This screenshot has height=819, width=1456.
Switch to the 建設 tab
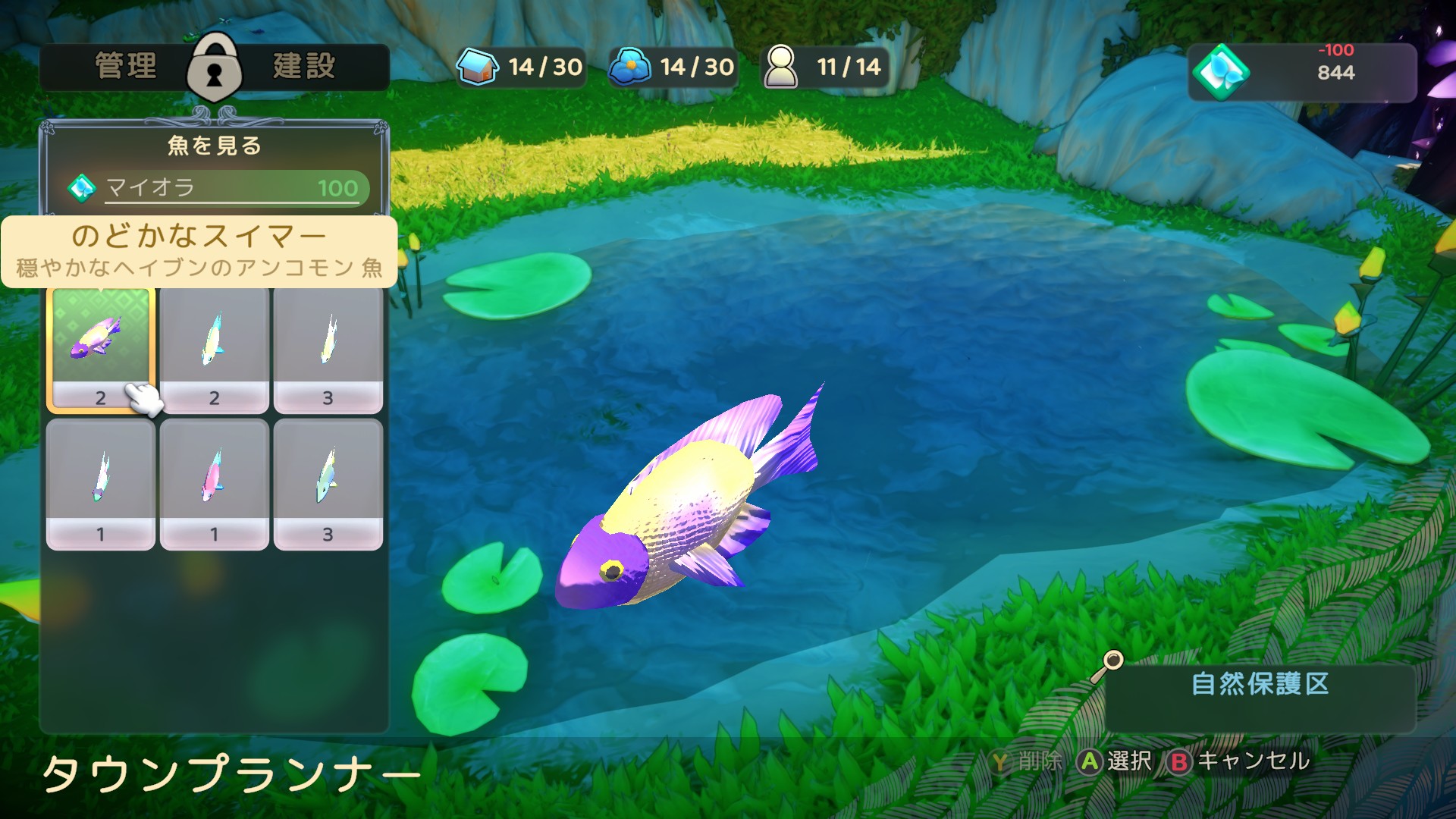click(303, 67)
